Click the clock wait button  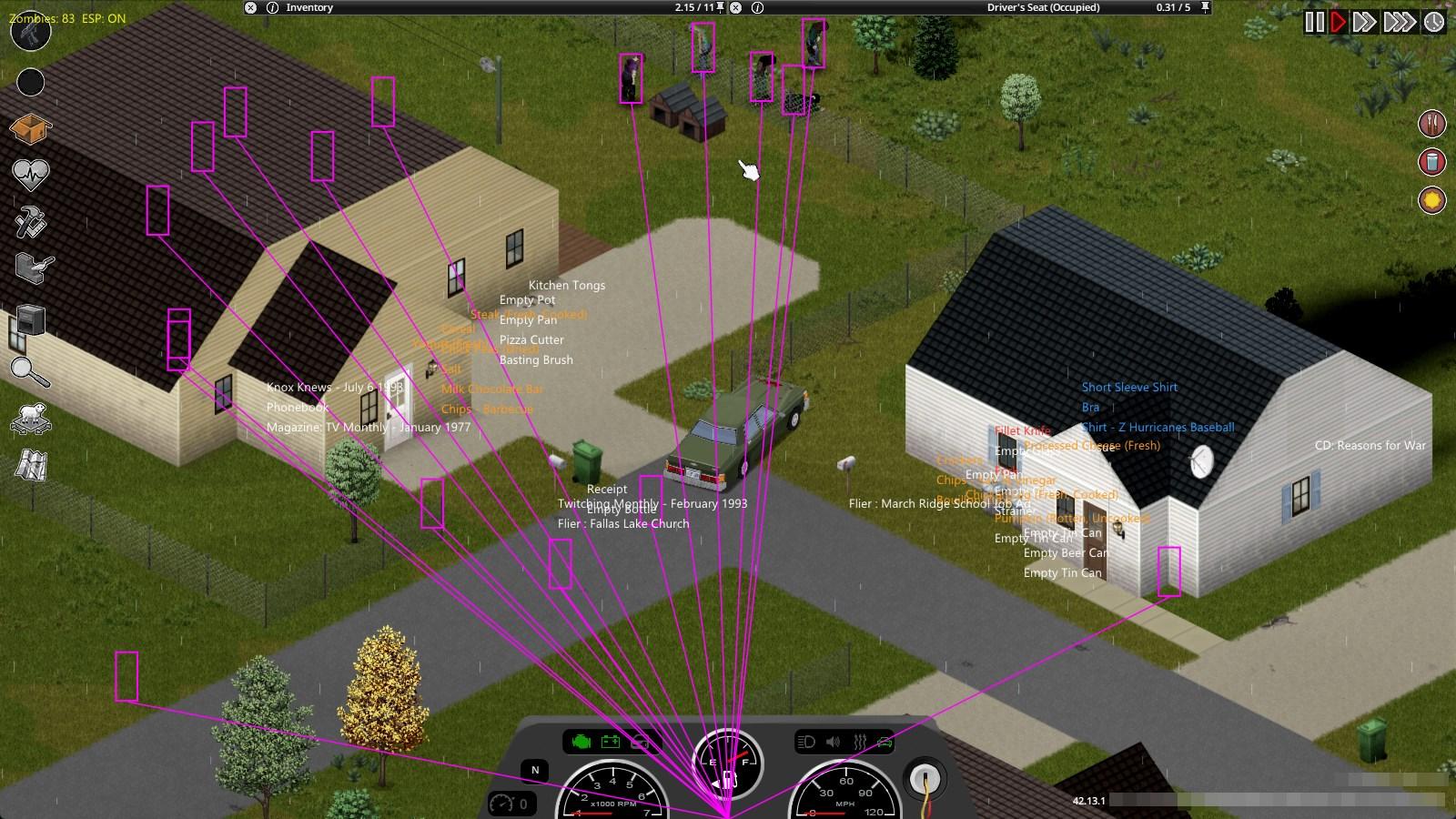(1434, 22)
